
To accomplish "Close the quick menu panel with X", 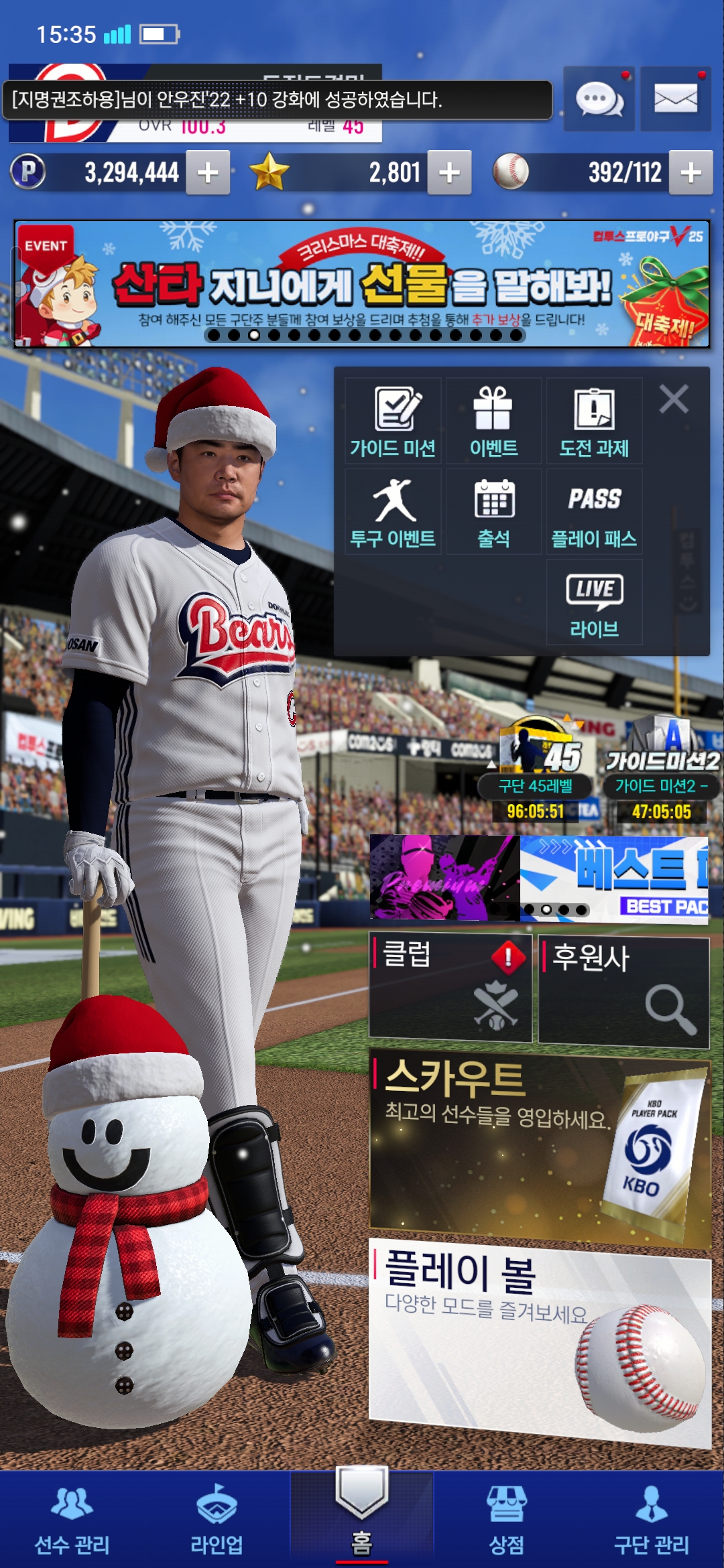I will [x=674, y=399].
